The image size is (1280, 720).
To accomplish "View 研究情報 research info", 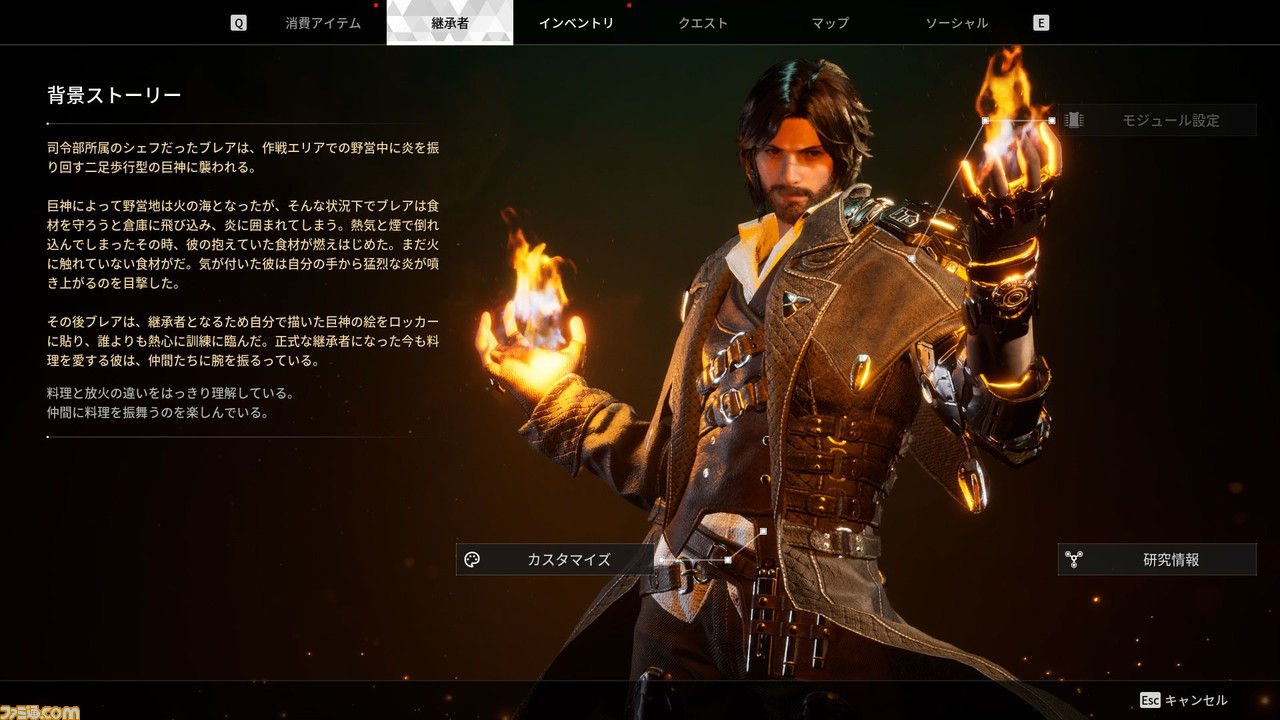I will coord(1157,560).
